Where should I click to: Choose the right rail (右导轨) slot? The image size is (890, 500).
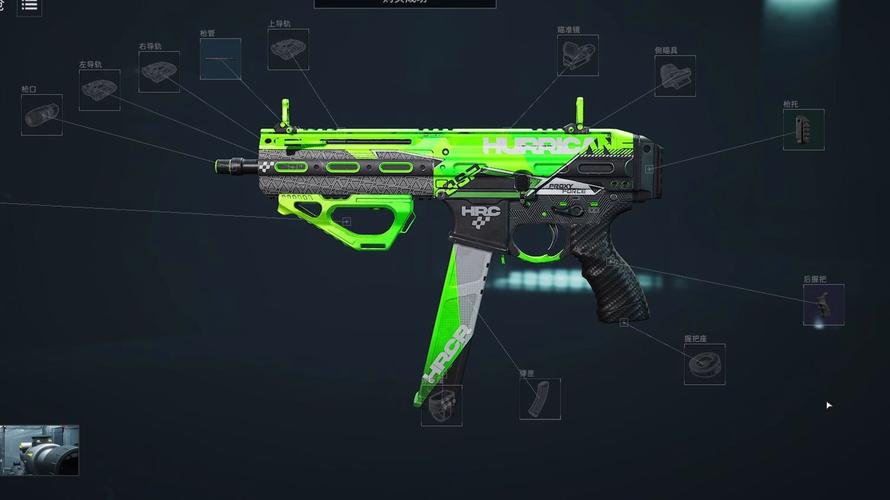(x=159, y=72)
